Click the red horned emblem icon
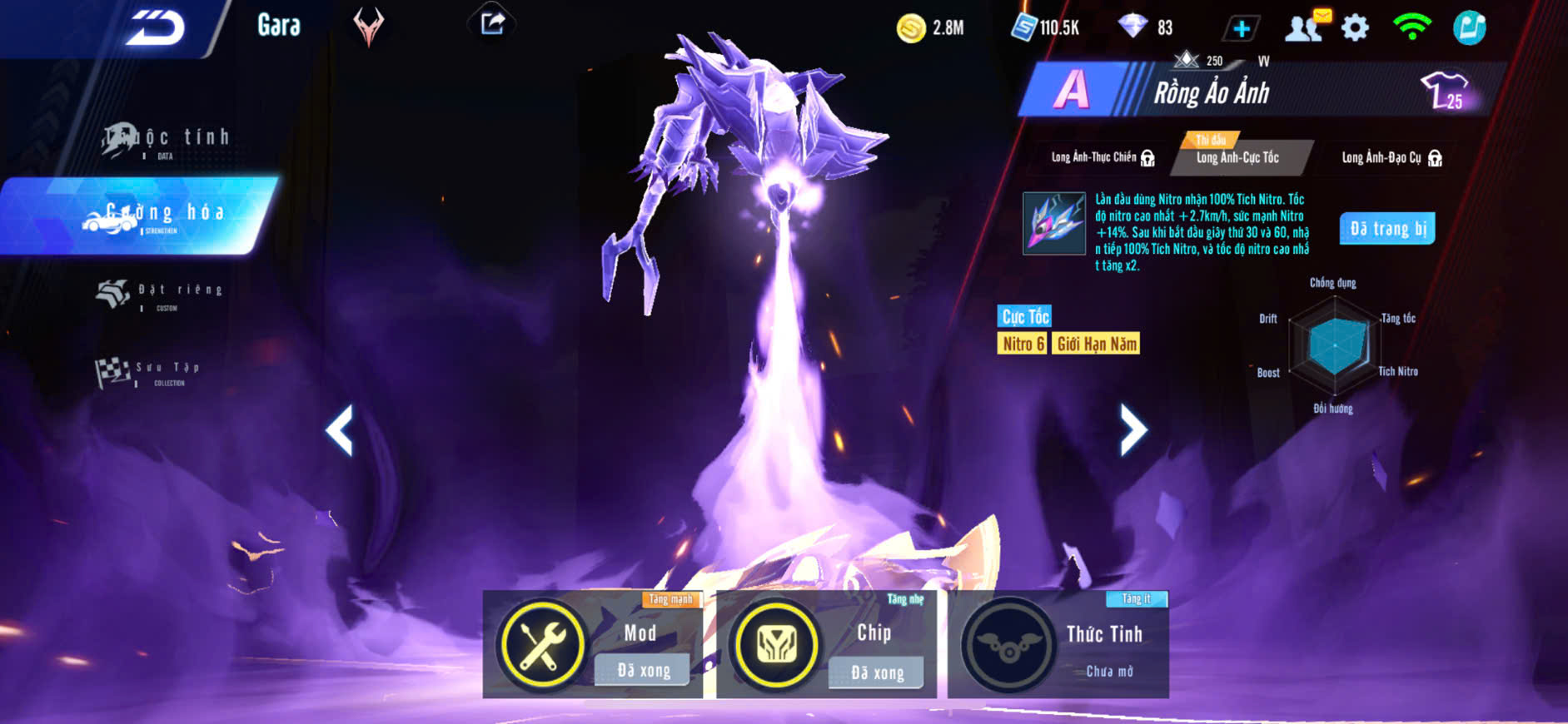Image resolution: width=1568 pixels, height=724 pixels. (x=368, y=26)
